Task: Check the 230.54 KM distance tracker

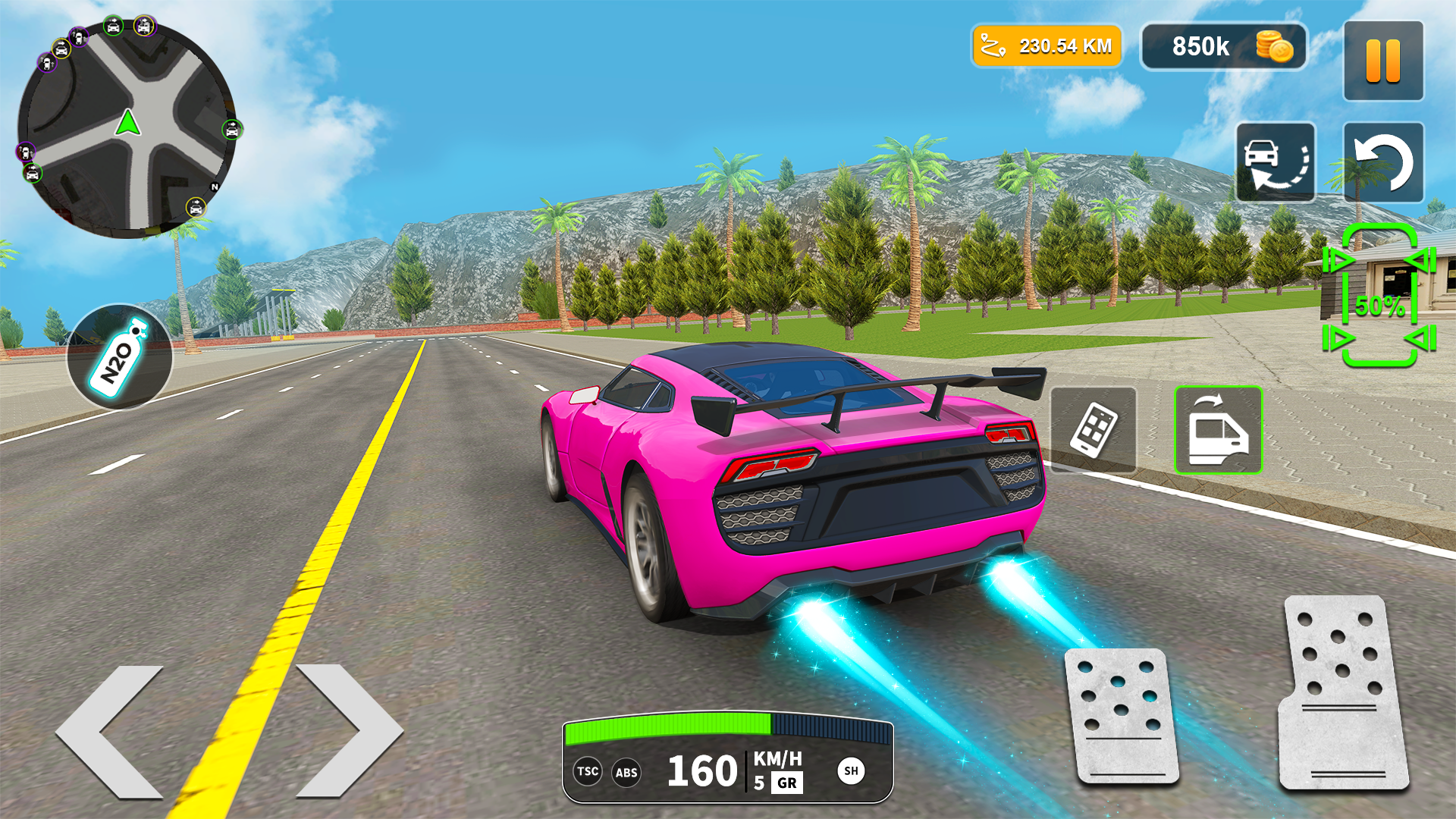Action: 1046,46
